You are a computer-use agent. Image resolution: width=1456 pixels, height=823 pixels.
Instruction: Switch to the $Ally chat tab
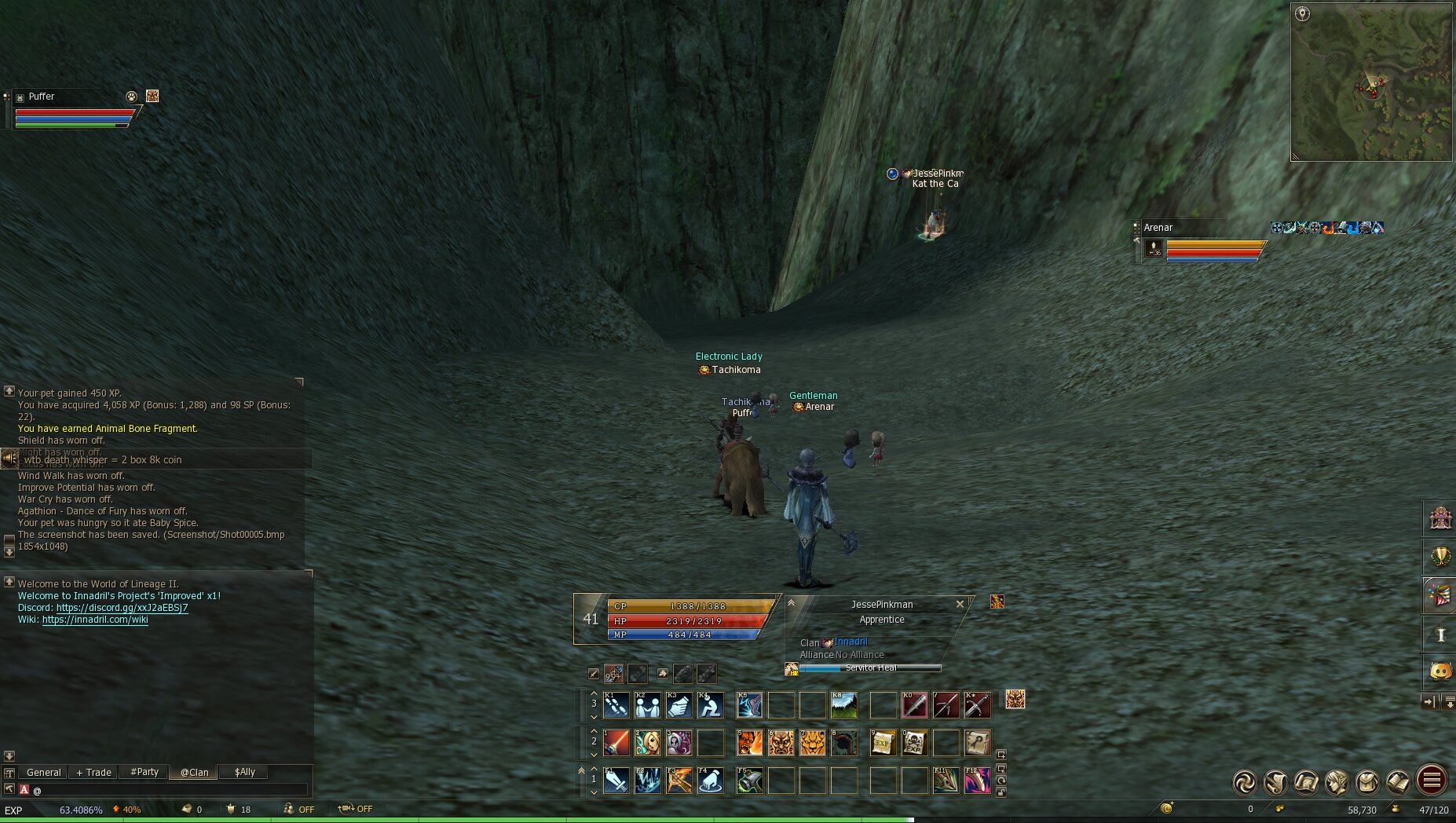pos(245,772)
